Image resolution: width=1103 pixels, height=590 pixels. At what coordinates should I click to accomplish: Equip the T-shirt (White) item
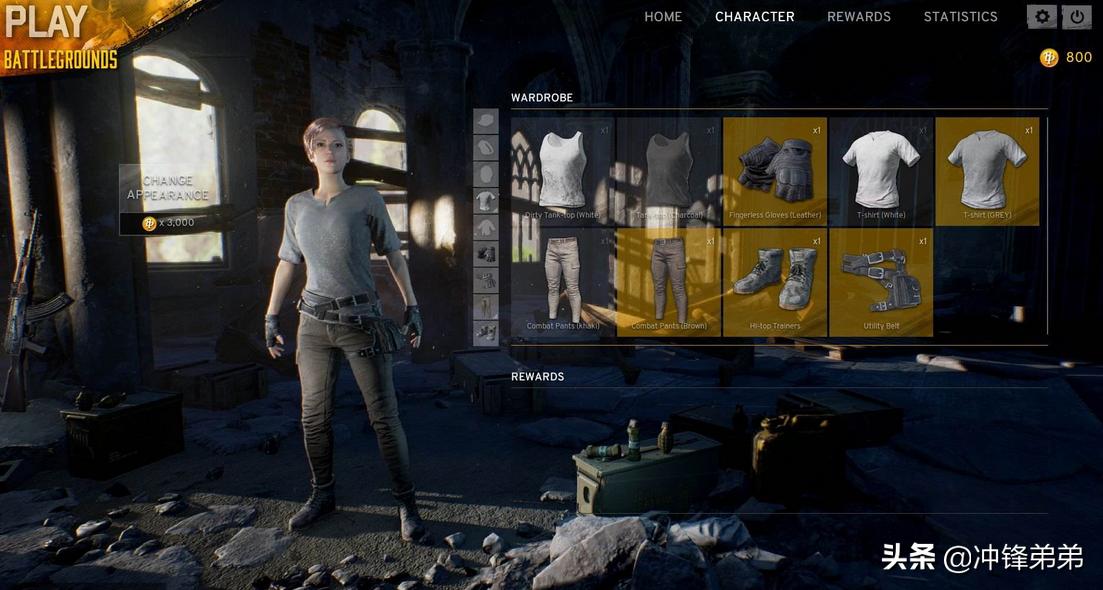[881, 171]
